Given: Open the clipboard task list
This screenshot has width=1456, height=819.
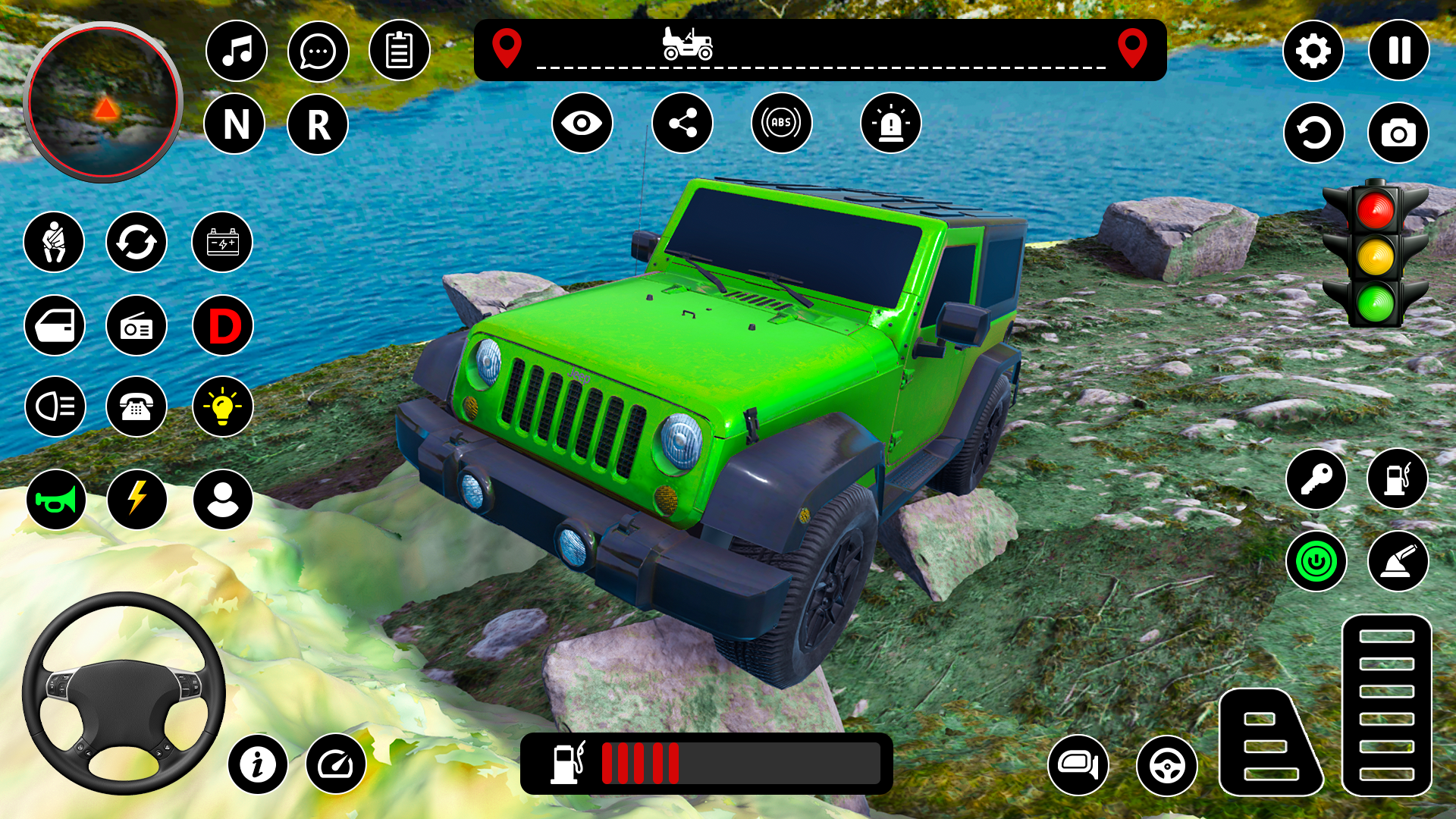Looking at the screenshot, I should point(399,51).
